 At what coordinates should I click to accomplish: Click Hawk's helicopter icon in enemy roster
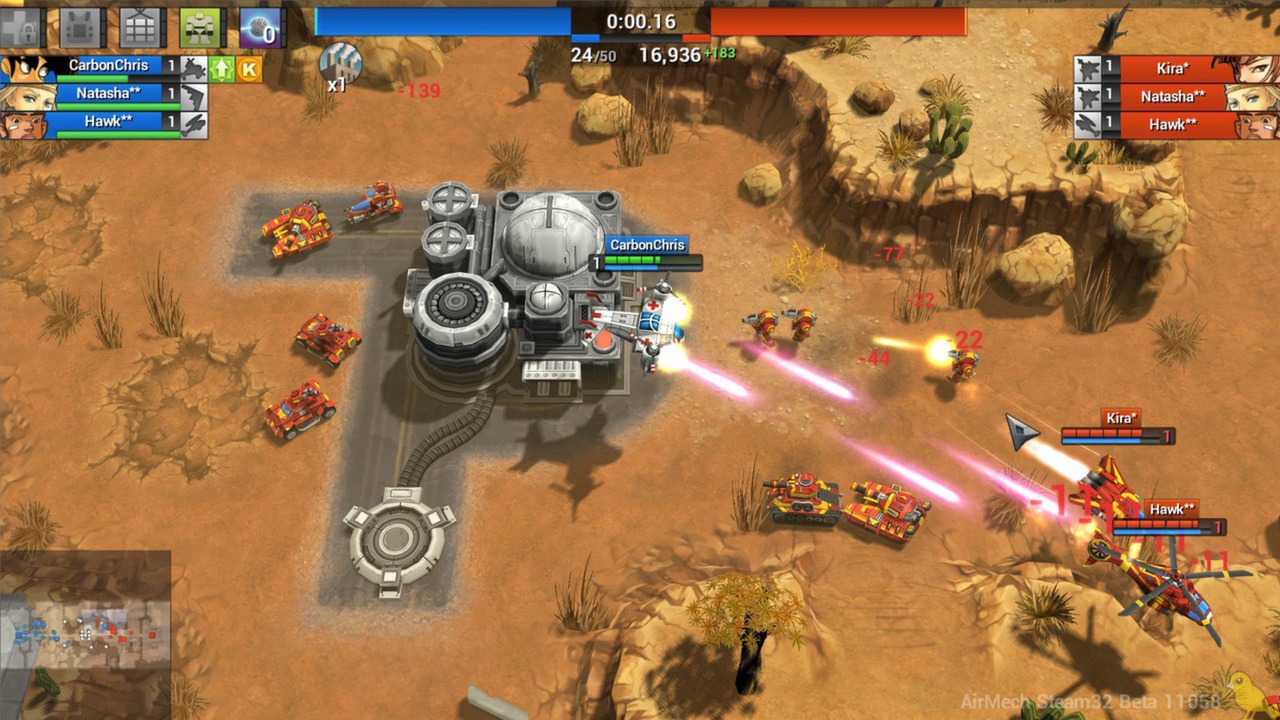click(1087, 124)
